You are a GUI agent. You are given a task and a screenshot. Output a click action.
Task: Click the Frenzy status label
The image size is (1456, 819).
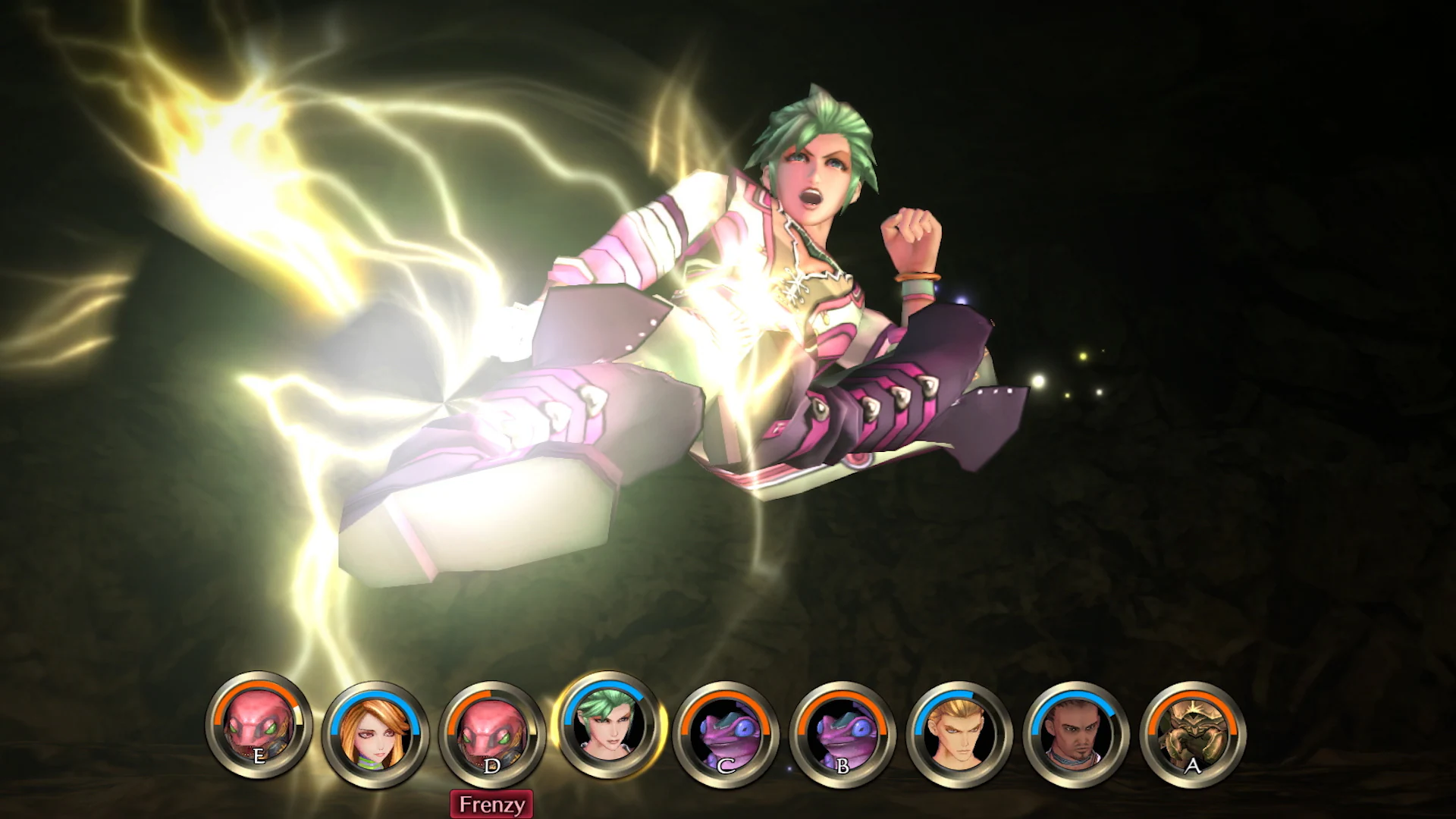click(x=493, y=803)
